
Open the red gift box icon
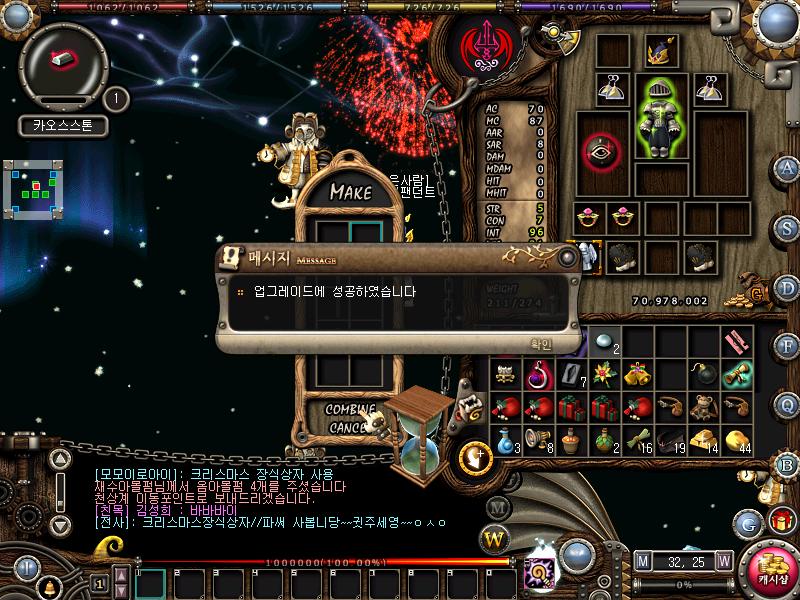(781, 520)
